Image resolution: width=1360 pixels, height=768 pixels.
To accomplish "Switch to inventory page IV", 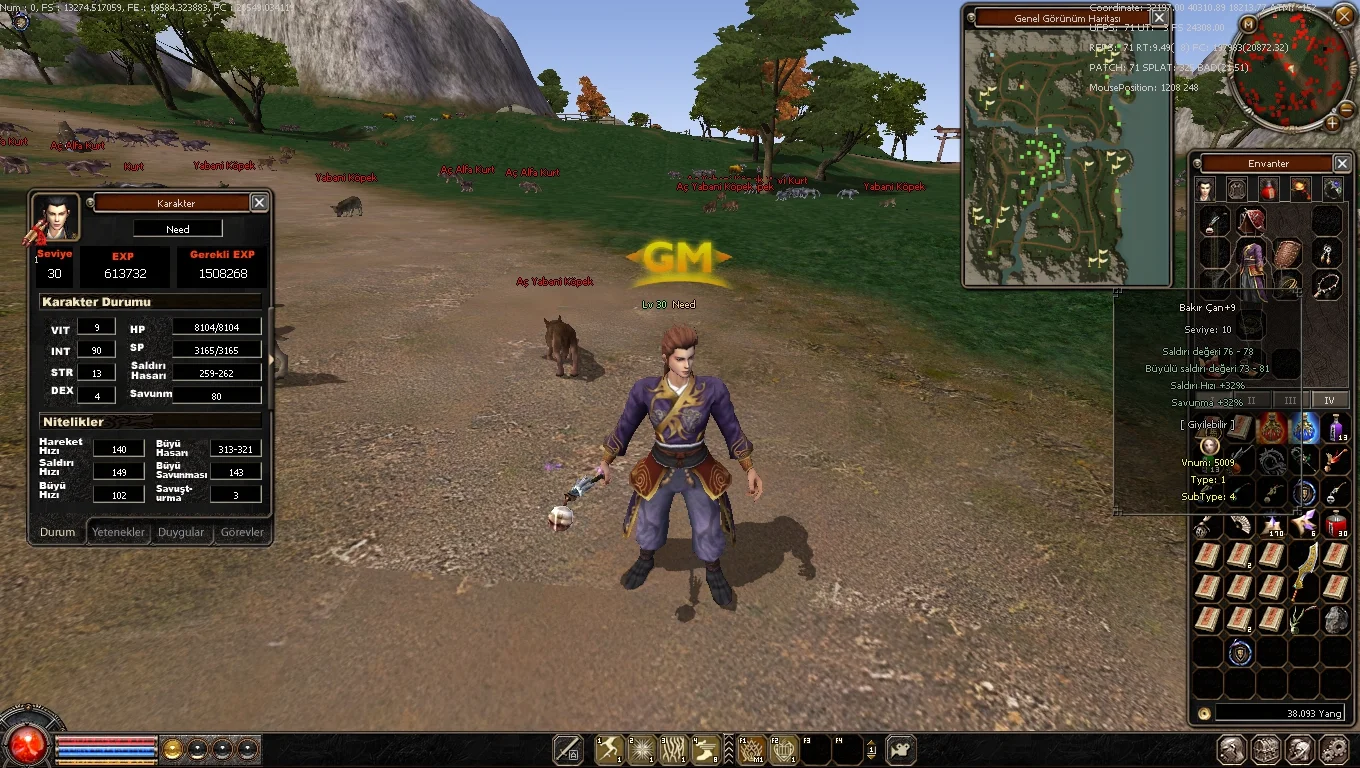I will coord(1329,400).
